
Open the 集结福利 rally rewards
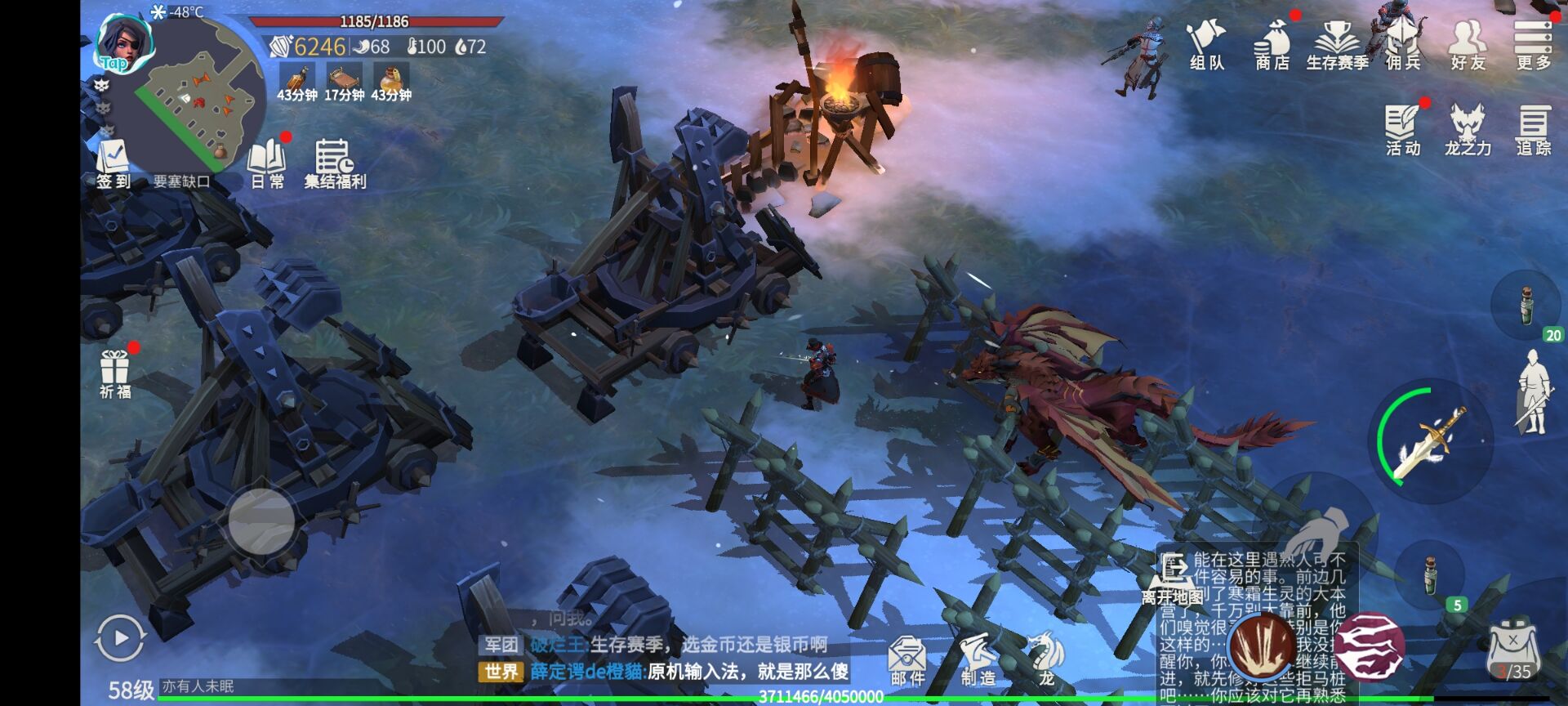(x=335, y=164)
